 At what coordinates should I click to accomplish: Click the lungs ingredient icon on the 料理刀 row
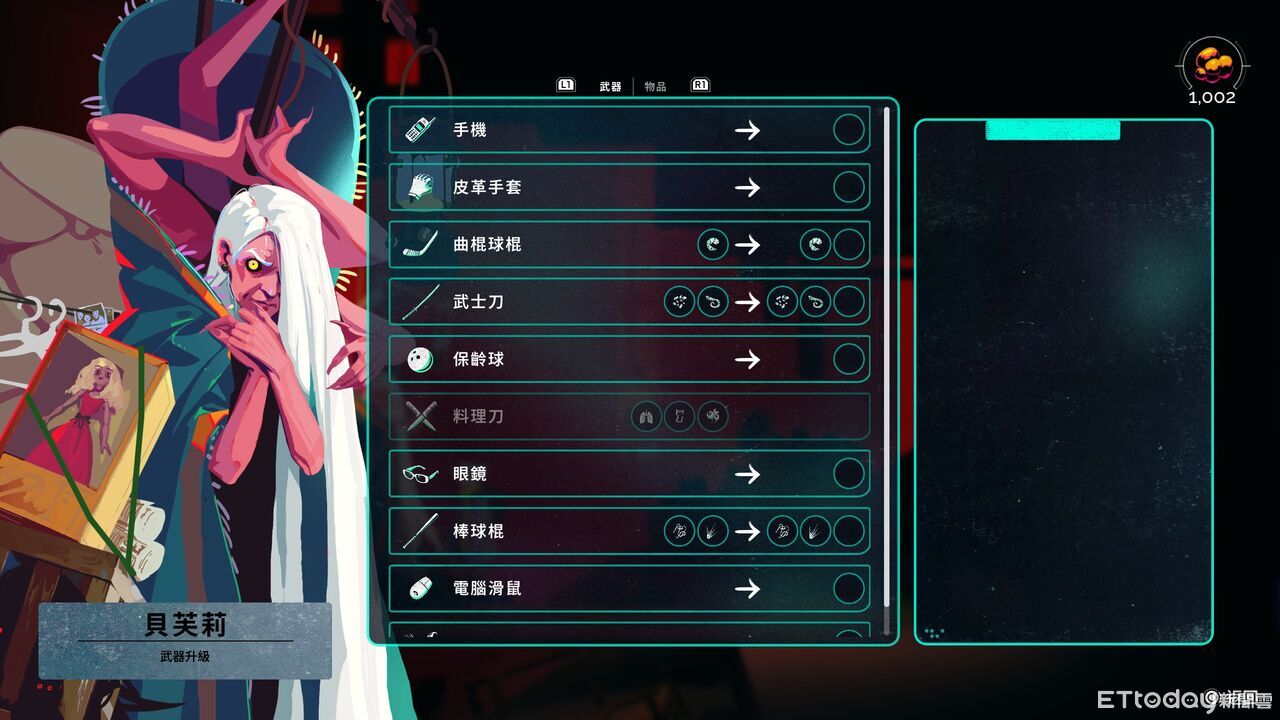646,417
